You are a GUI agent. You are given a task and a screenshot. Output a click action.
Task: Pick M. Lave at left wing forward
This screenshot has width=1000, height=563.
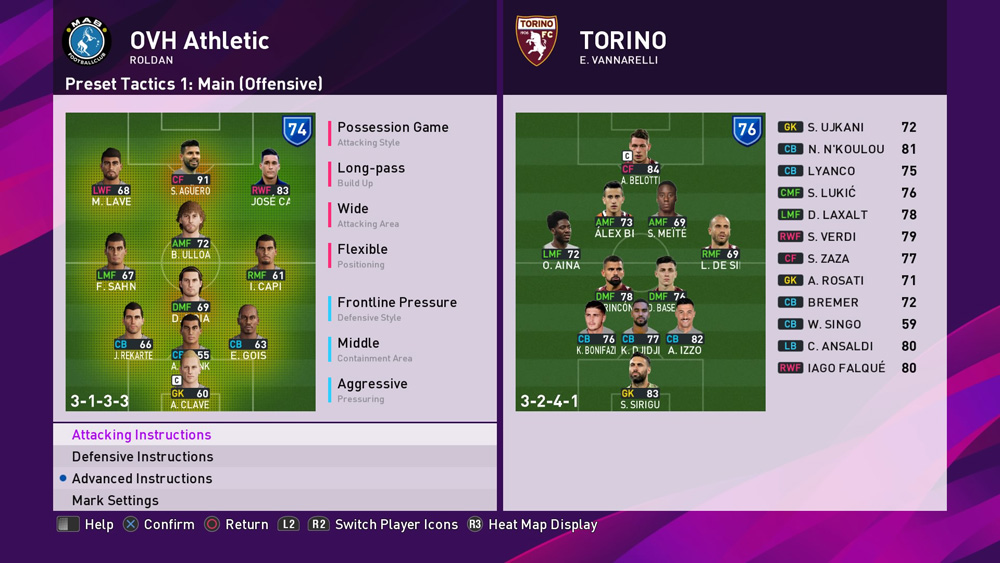(x=111, y=176)
